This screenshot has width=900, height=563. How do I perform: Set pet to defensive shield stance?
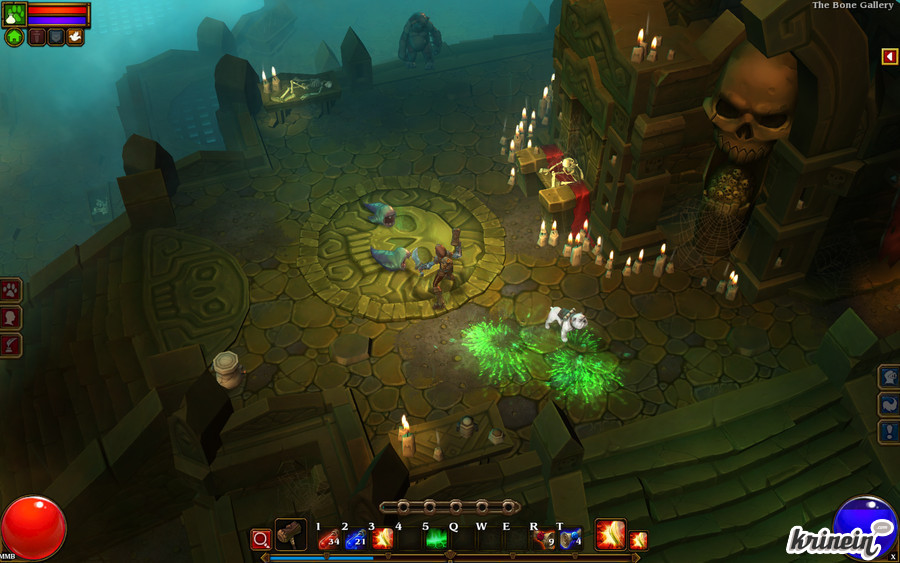tap(56, 37)
